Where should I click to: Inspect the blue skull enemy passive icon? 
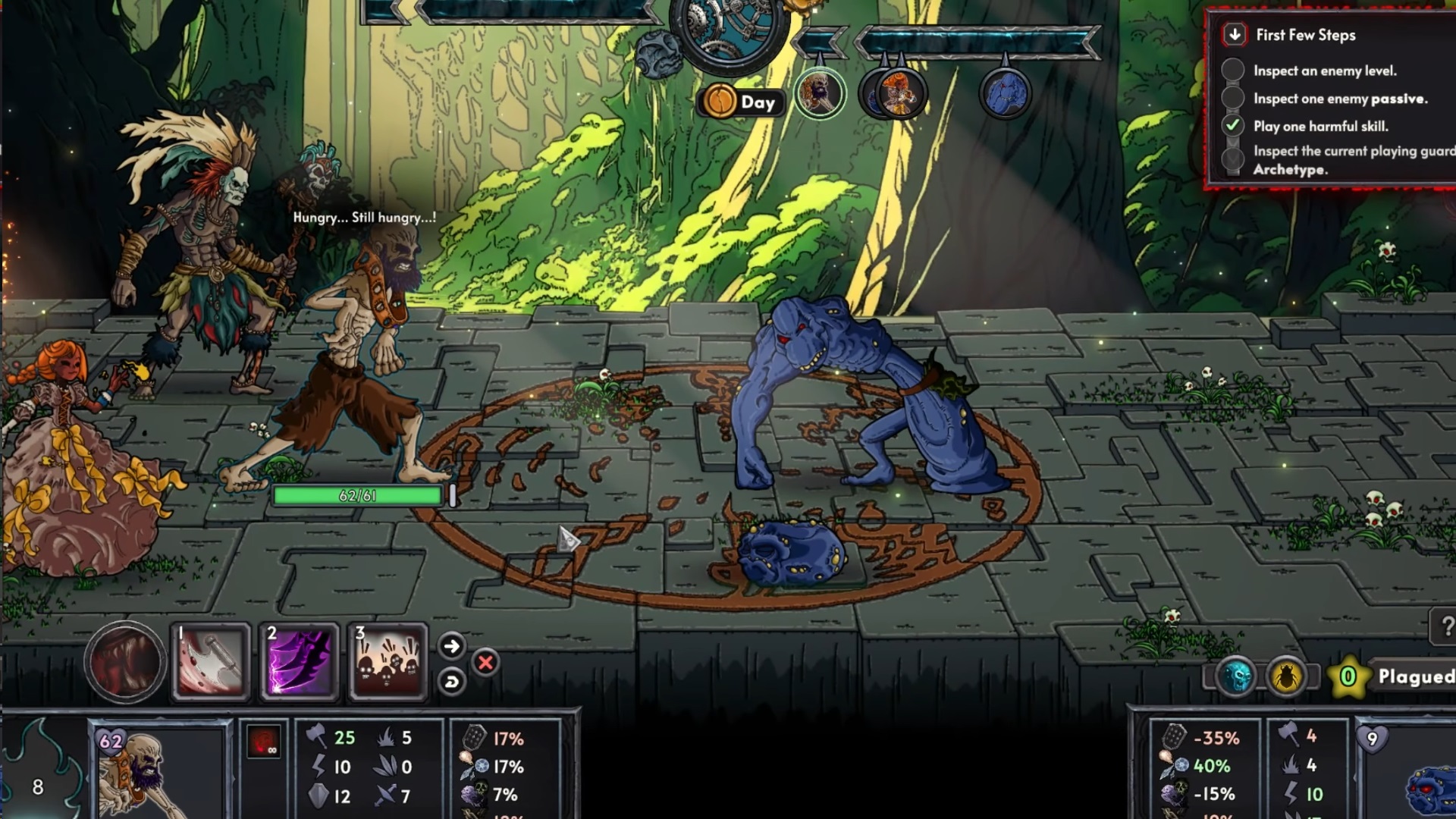[1235, 677]
